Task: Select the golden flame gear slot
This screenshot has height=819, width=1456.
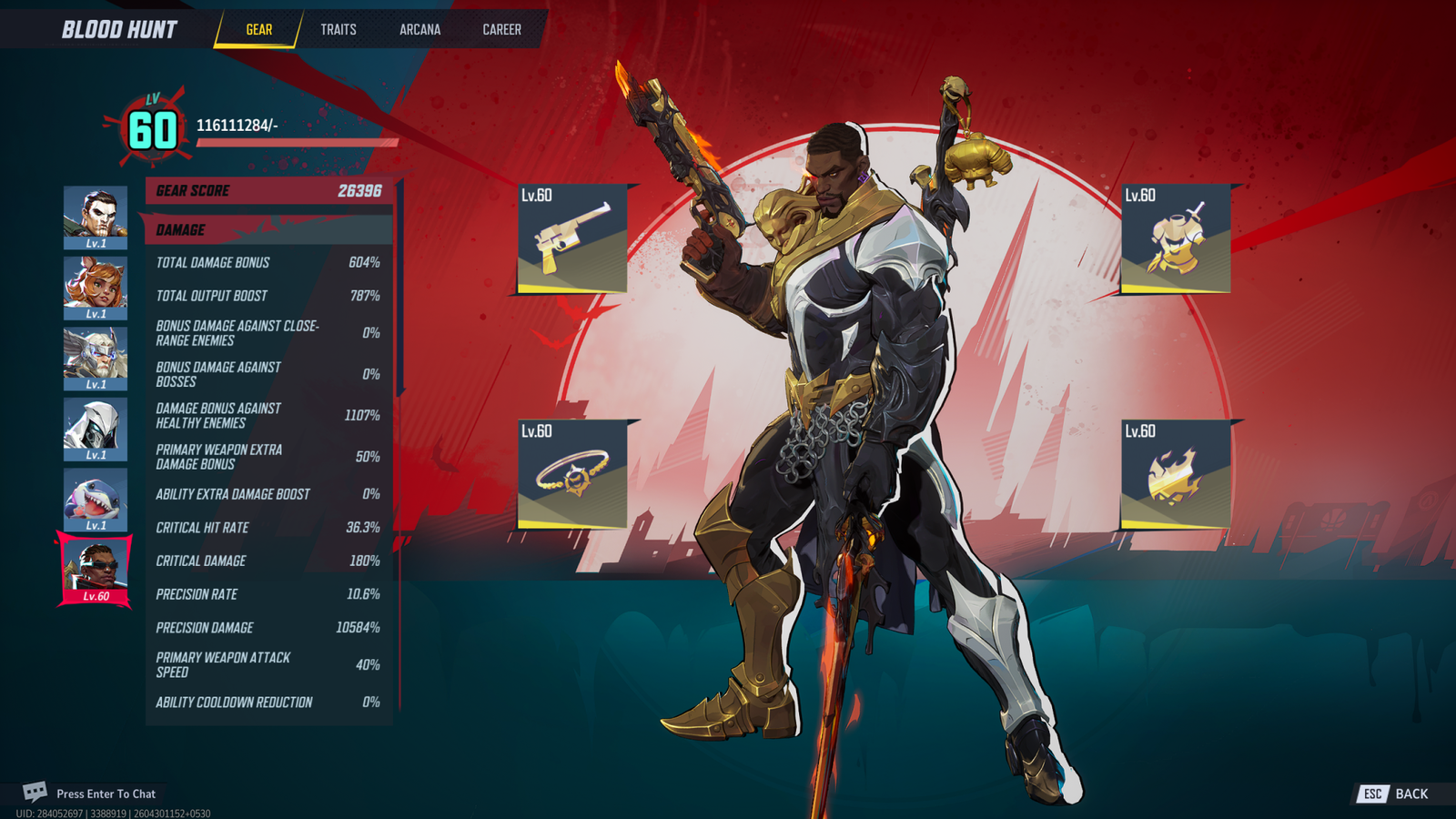Action: [1176, 474]
